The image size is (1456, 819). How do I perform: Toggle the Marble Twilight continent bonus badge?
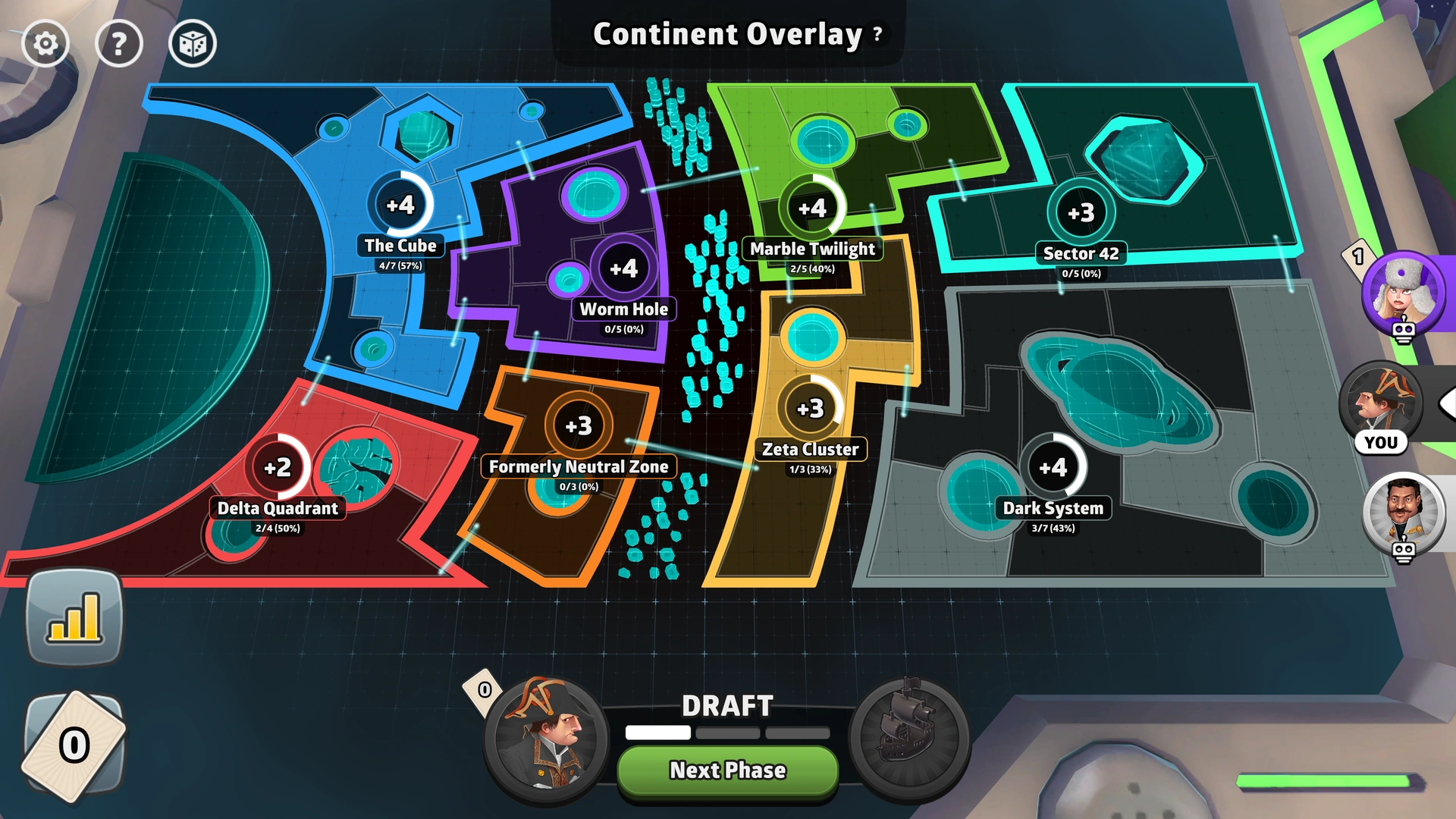coord(814,210)
